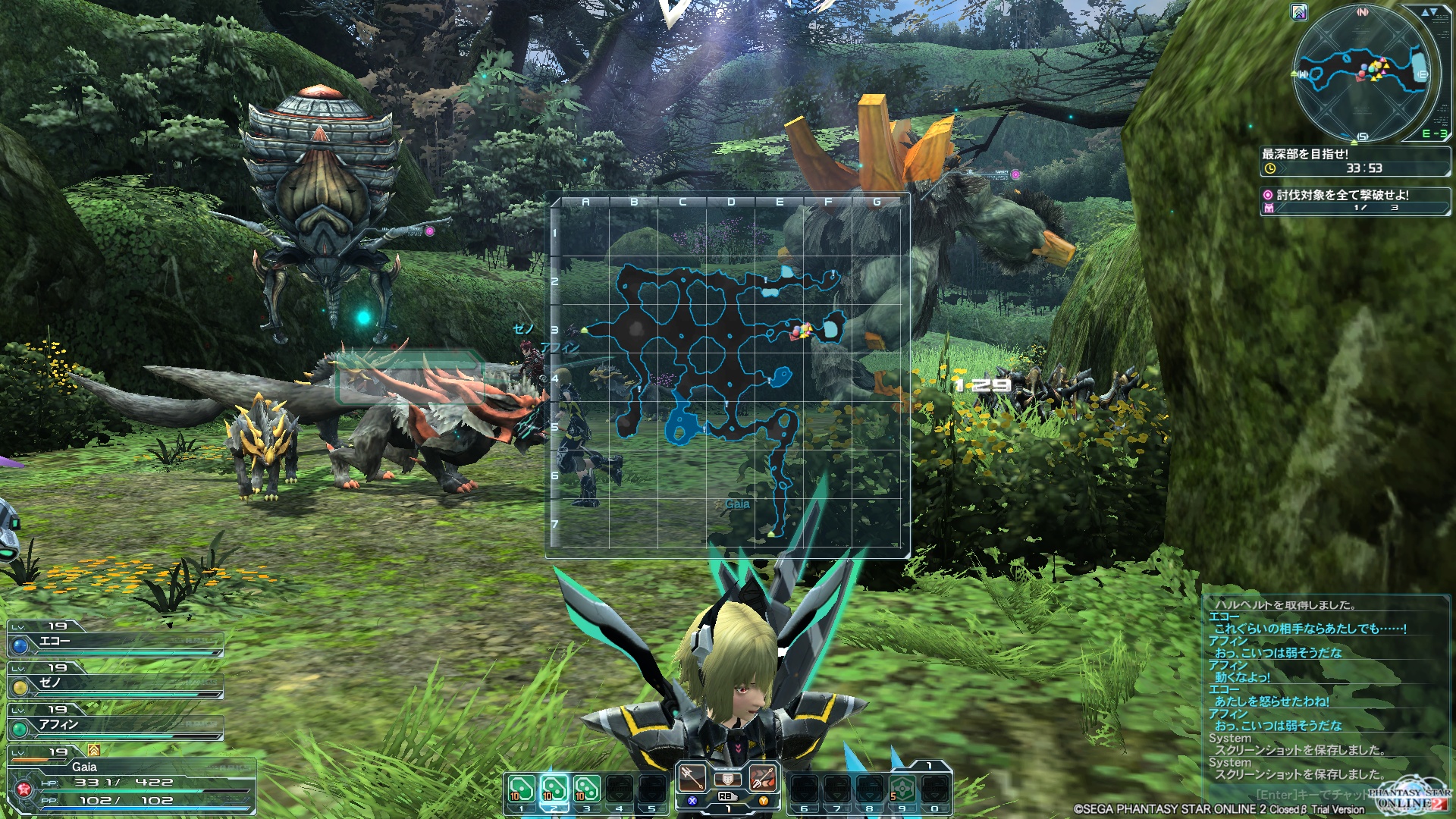Click the gold chevron status icon above Gaia
The image size is (1456, 819).
coord(94,750)
